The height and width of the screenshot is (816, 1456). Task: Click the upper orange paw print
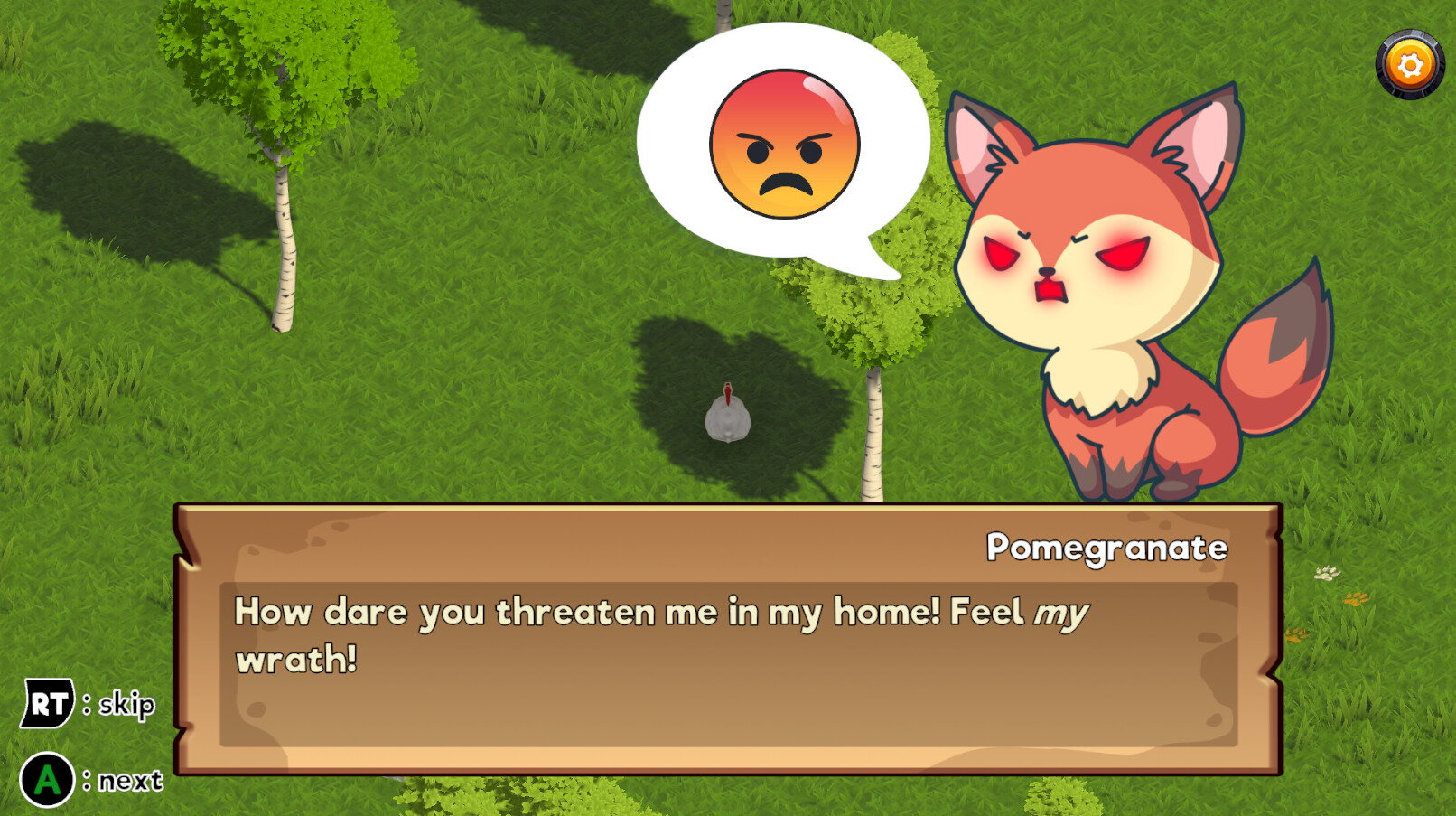pos(1355,599)
